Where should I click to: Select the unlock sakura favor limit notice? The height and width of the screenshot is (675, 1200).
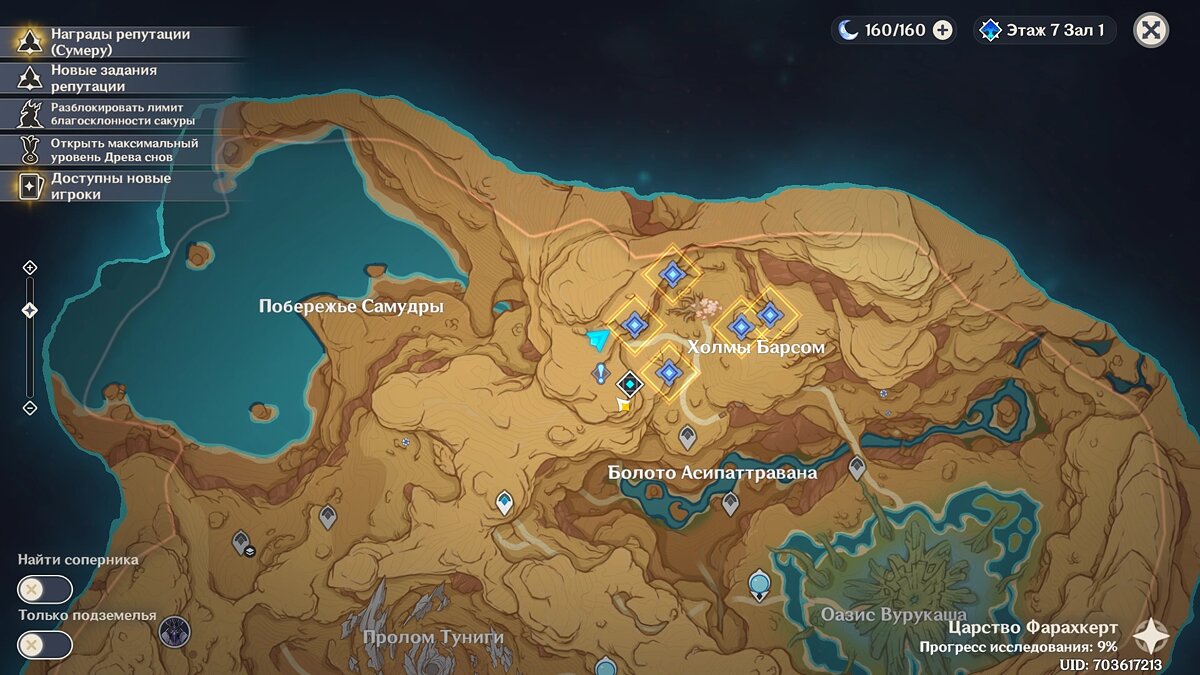120,113
